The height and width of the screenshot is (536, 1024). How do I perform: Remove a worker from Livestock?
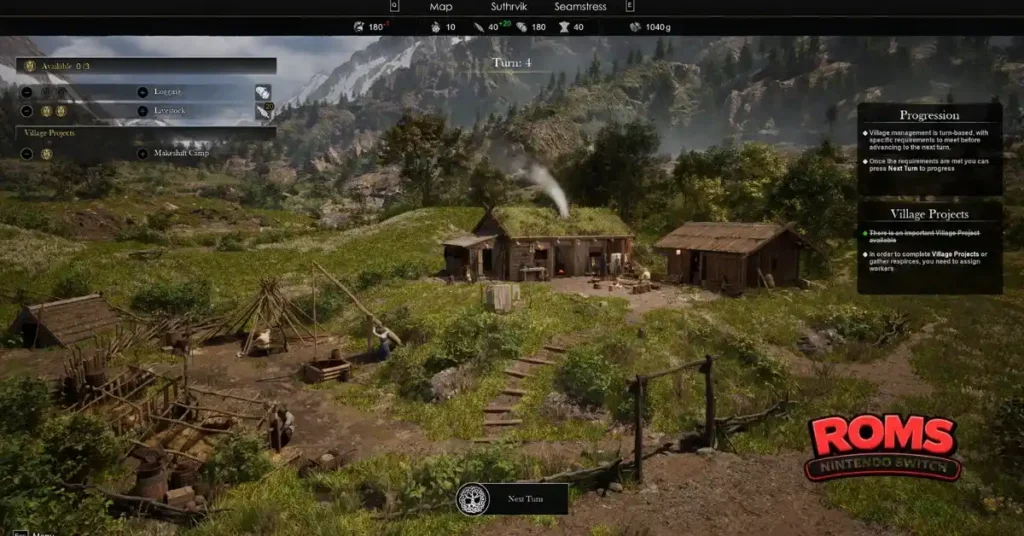coord(27,111)
